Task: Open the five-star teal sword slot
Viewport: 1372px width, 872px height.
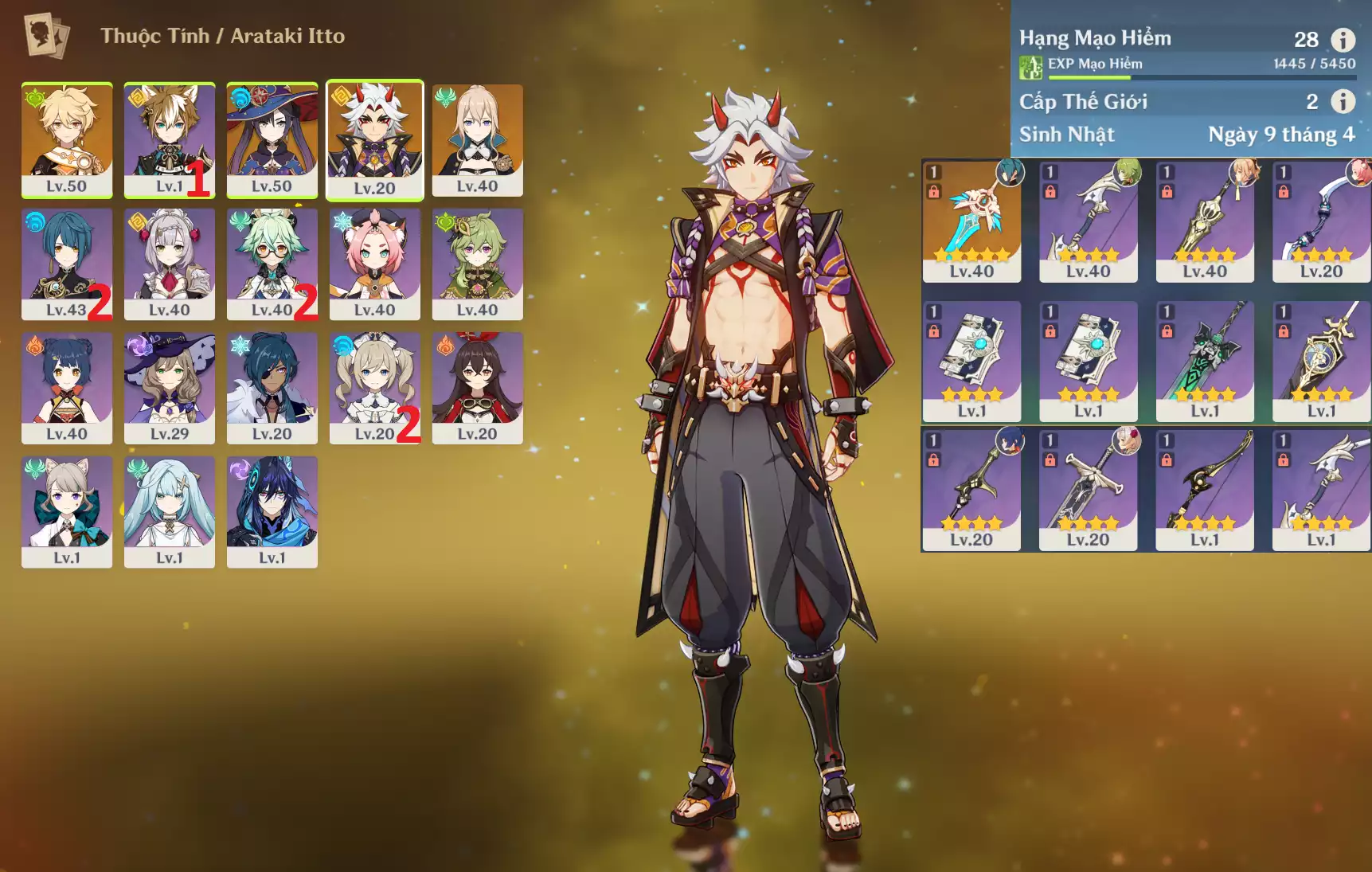Action: tap(971, 221)
